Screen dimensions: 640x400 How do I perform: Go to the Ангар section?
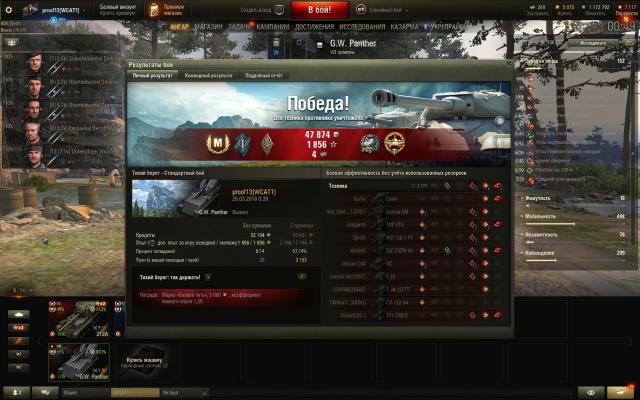[181, 26]
